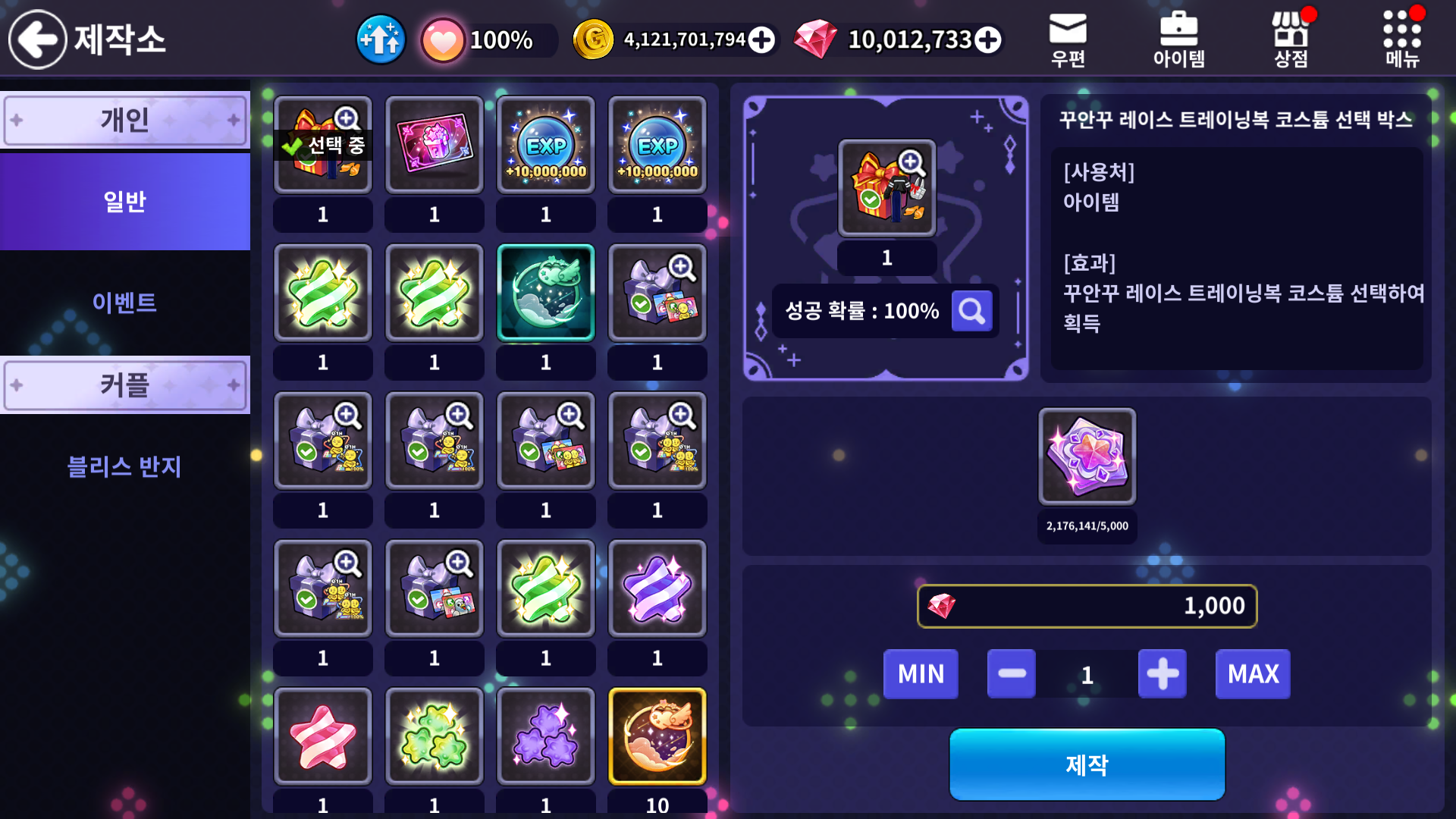This screenshot has width=1456, height=819.
Task: View success rate details with magnifier button
Action: (x=971, y=311)
